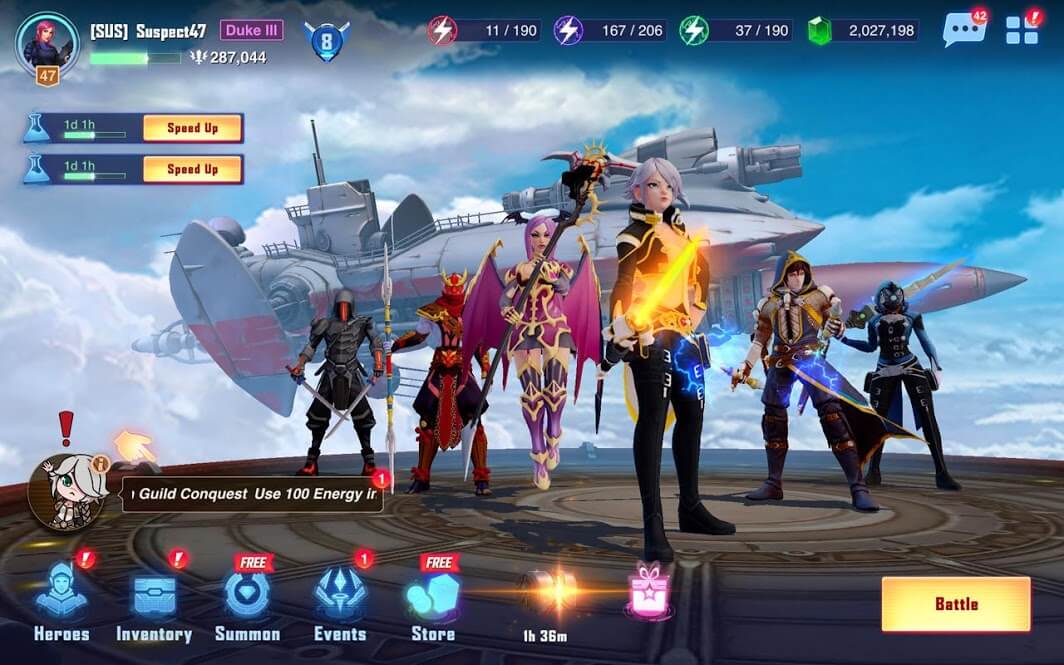Viewport: 1064px width, 665px height.
Task: View player profile portrait of Suspect47
Action: pos(47,44)
